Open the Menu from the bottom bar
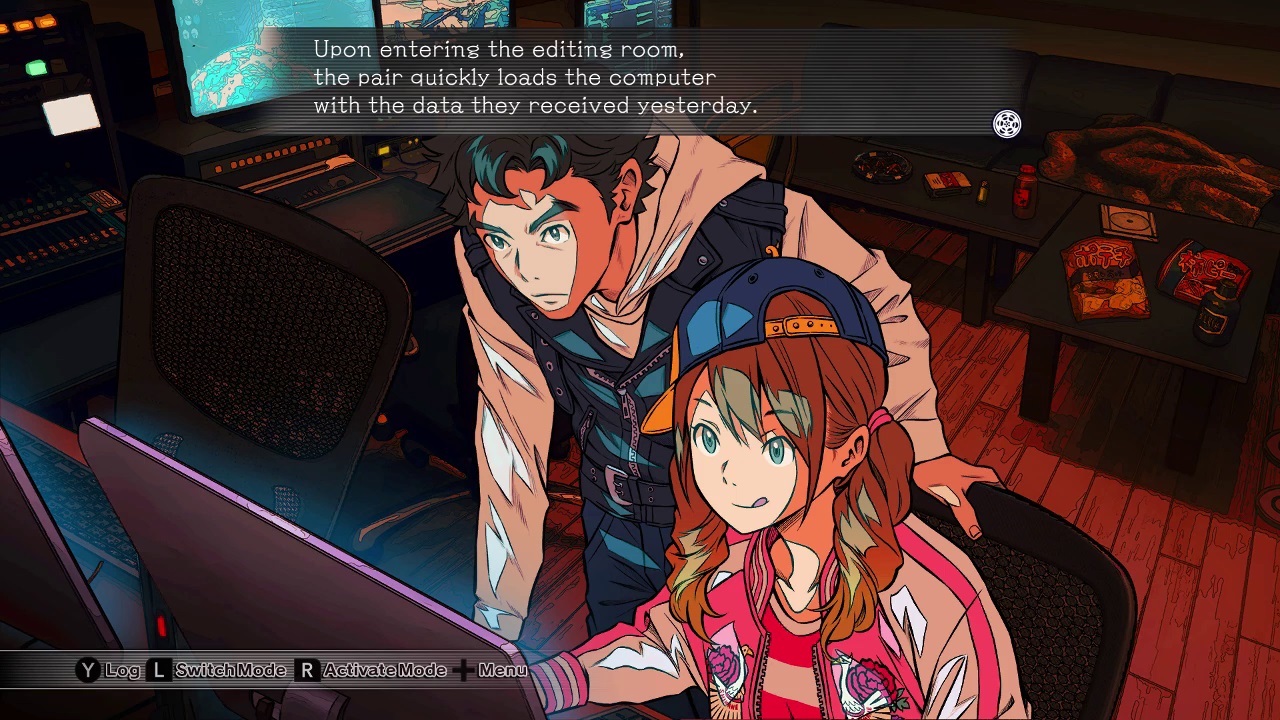 [490, 670]
